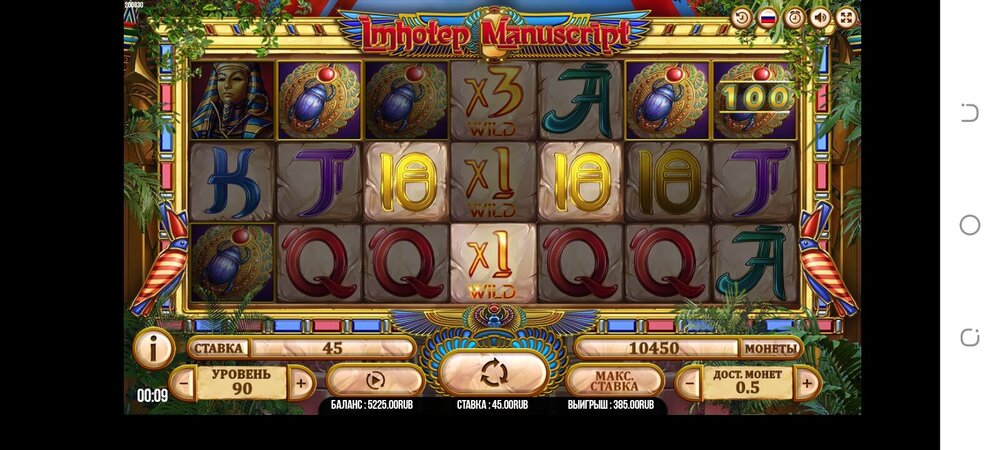Start autoplay with the play-circle button
This screenshot has width=1000, height=450.
pyautogui.click(x=375, y=380)
